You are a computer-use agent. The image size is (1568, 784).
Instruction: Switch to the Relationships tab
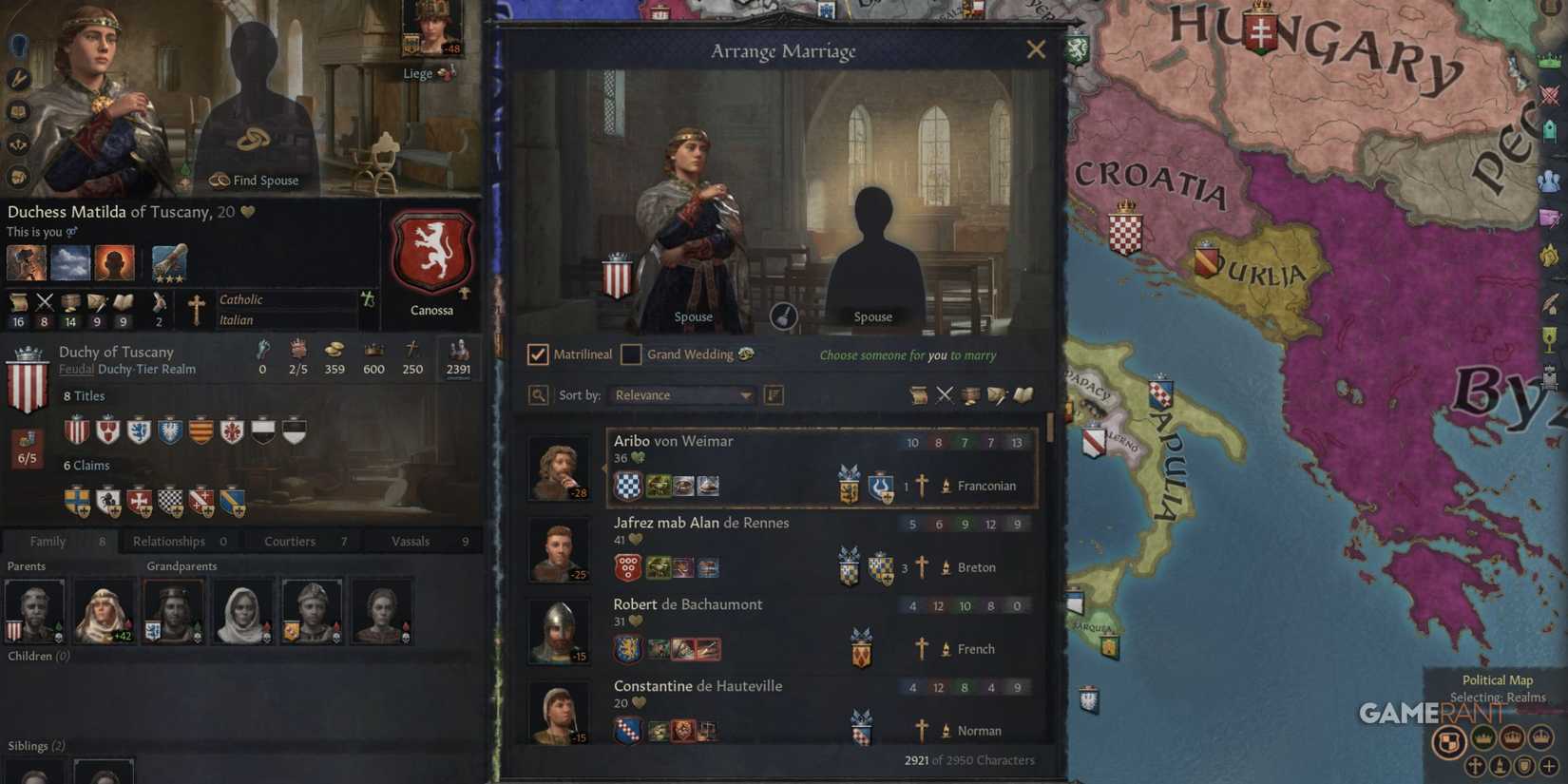[x=168, y=541]
